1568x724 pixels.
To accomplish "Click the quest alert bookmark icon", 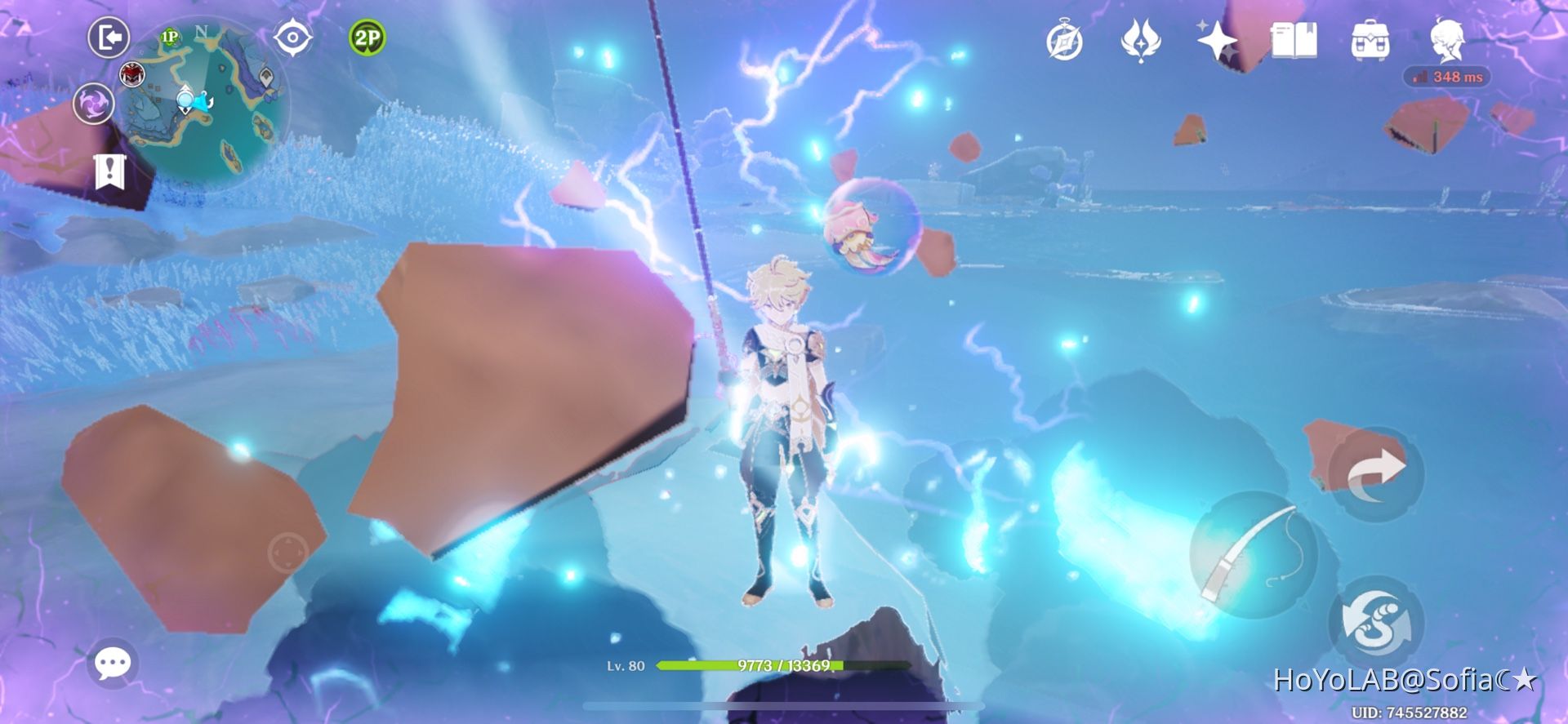I will click(110, 171).
